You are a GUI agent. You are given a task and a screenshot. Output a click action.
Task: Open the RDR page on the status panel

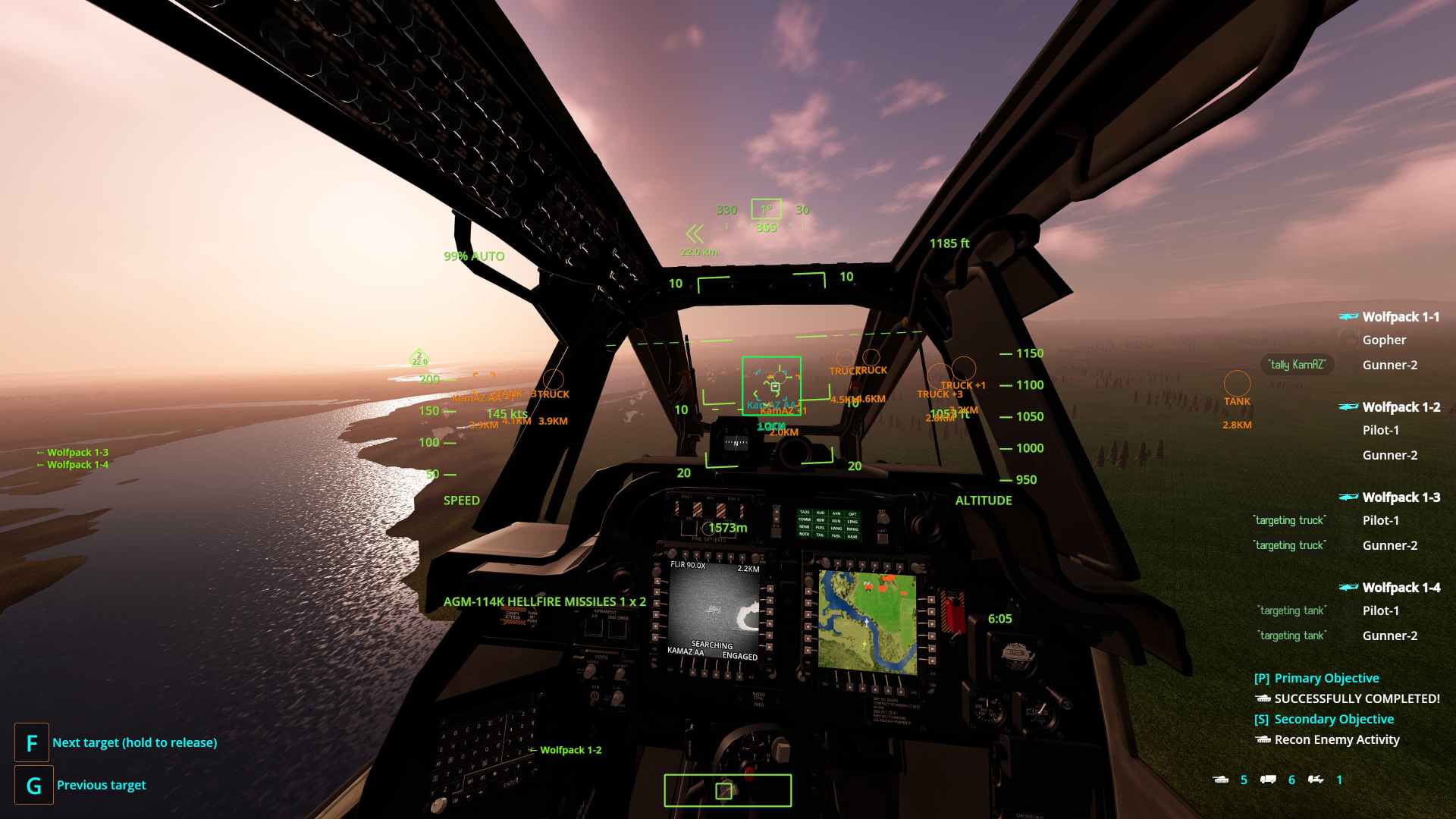(x=821, y=521)
